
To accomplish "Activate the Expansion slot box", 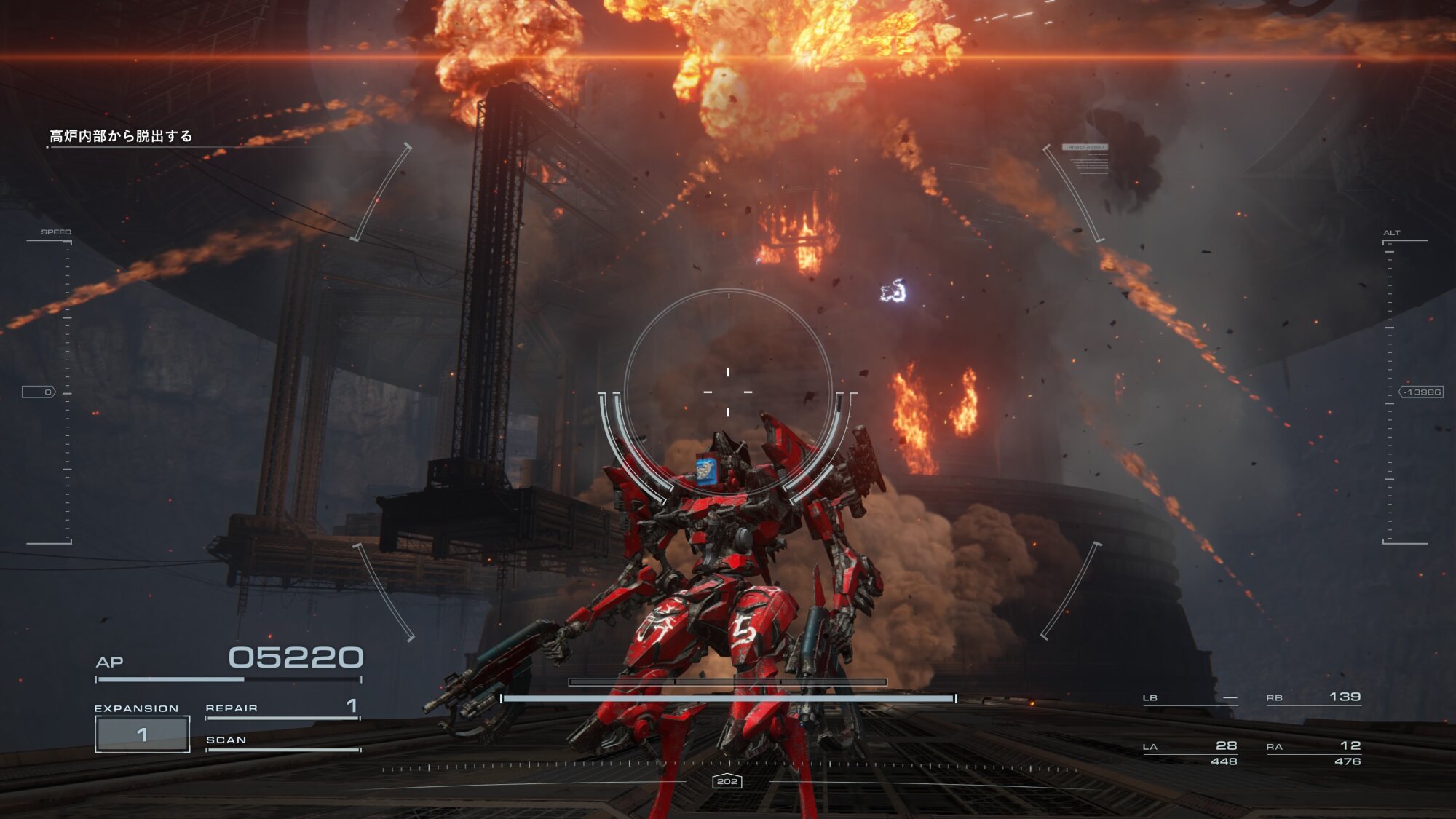I will [x=143, y=734].
